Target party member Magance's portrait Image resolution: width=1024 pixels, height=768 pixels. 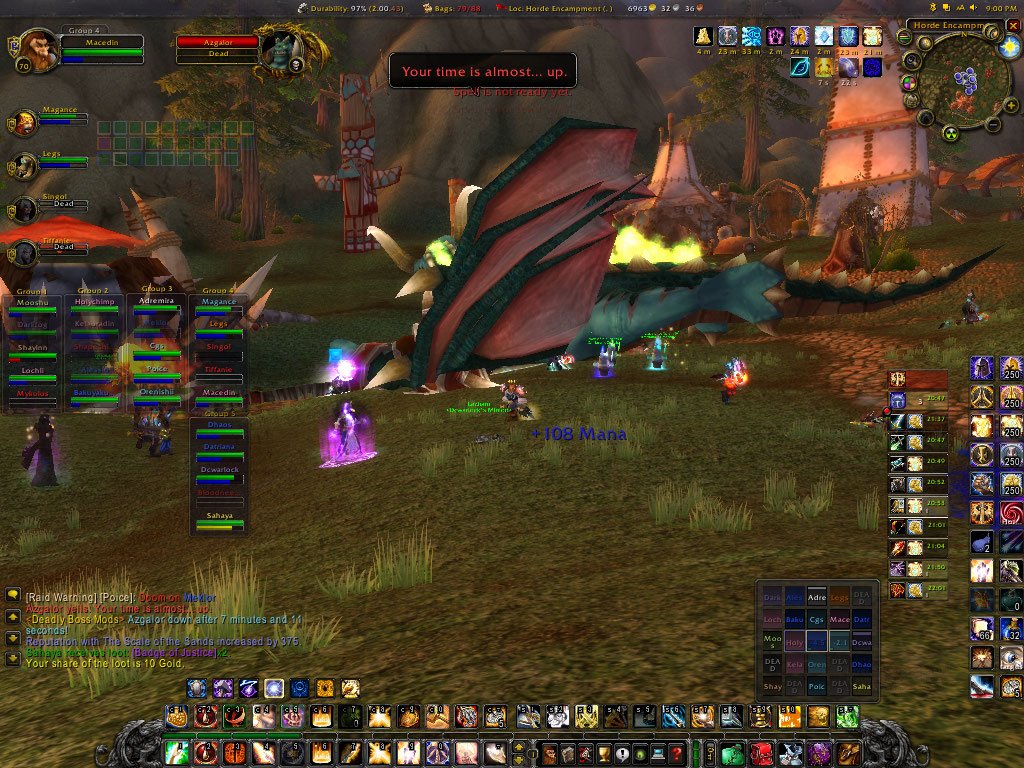coord(25,122)
